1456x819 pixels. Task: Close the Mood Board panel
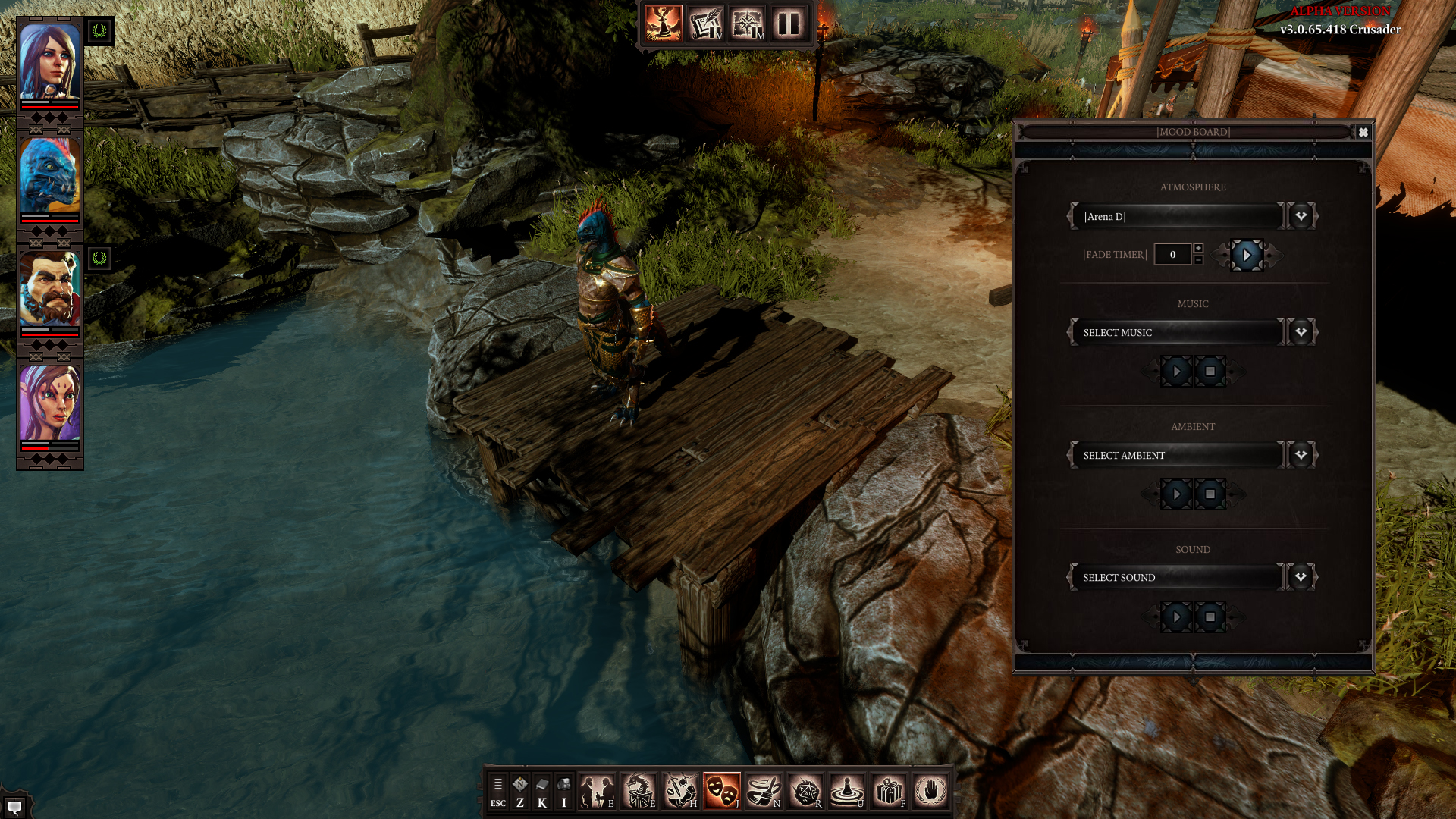tap(1363, 132)
